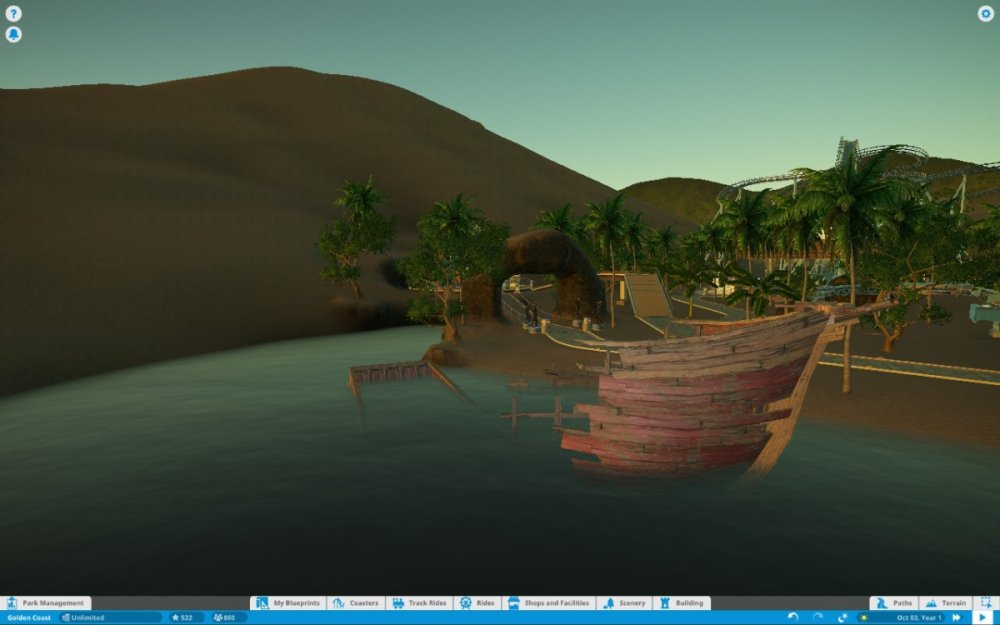Browse the Scenery tab

coord(624,603)
